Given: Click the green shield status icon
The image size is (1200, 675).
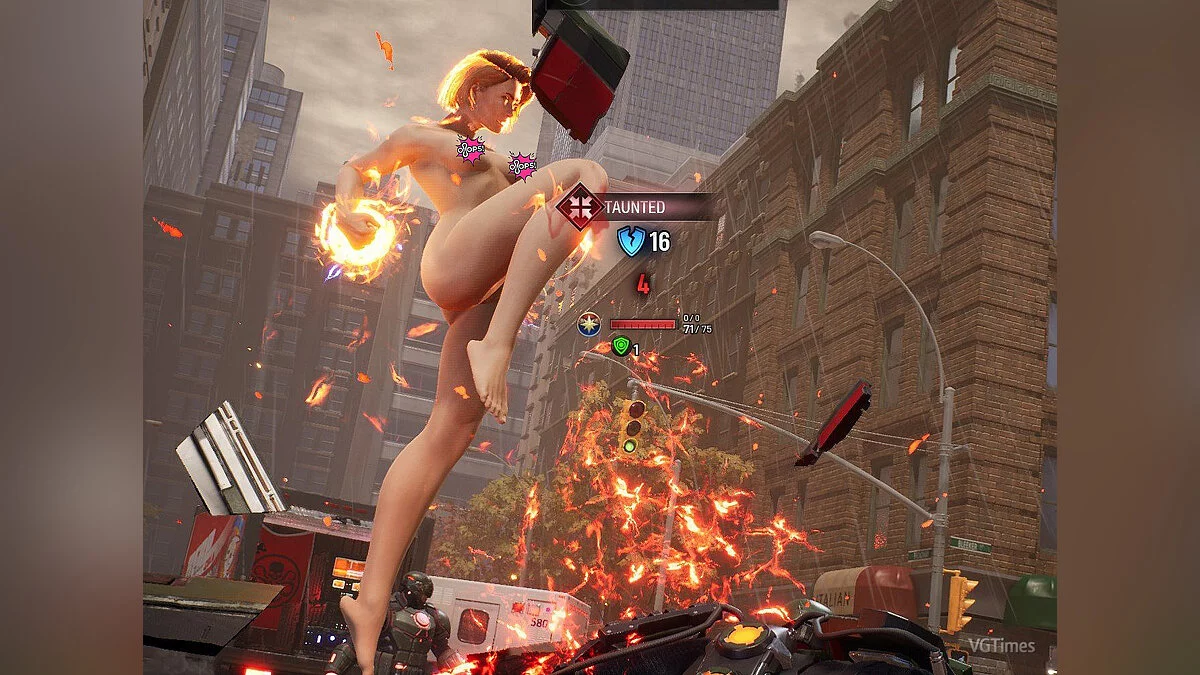Looking at the screenshot, I should [620, 347].
